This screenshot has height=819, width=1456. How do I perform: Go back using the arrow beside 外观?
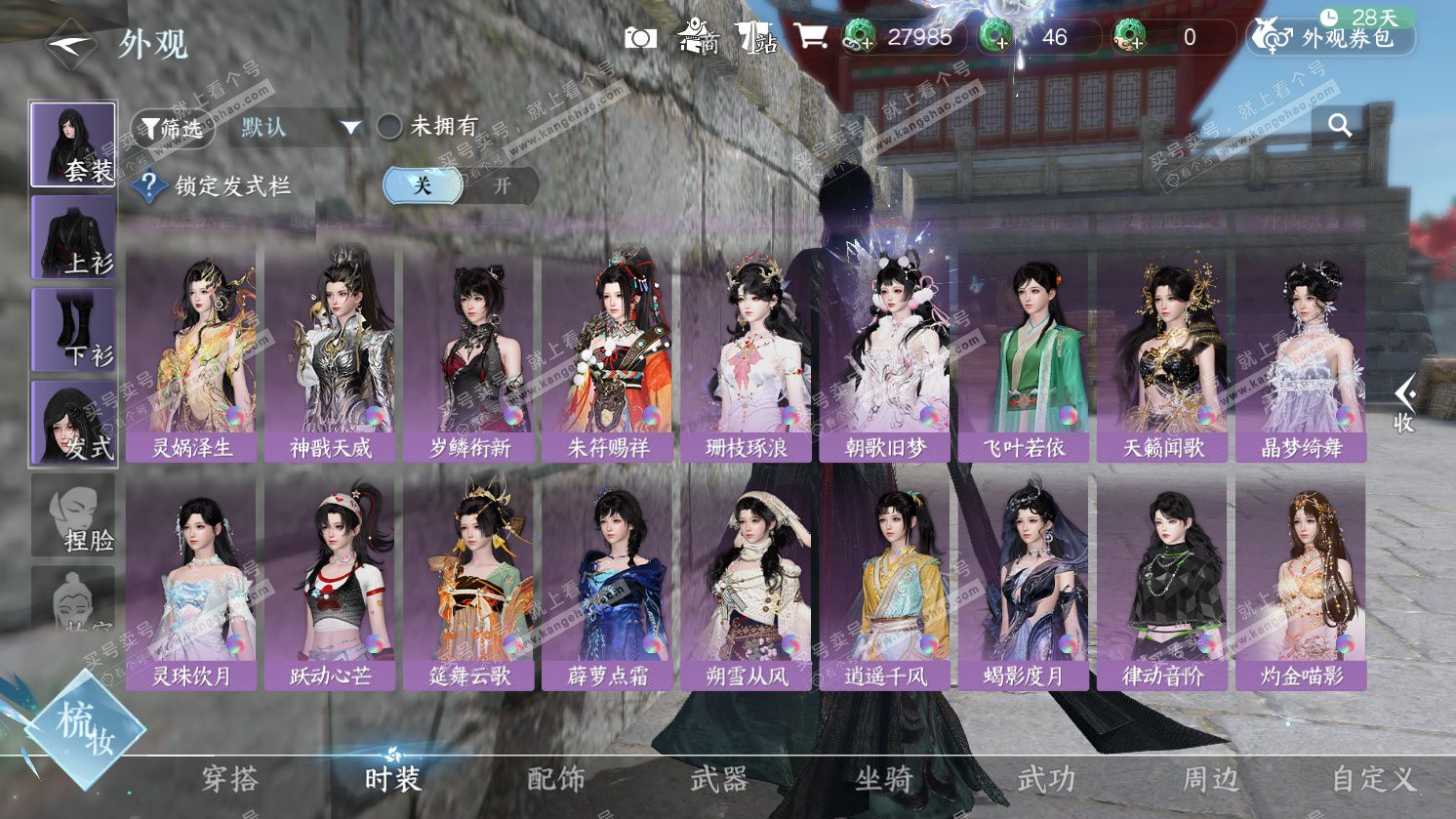70,44
